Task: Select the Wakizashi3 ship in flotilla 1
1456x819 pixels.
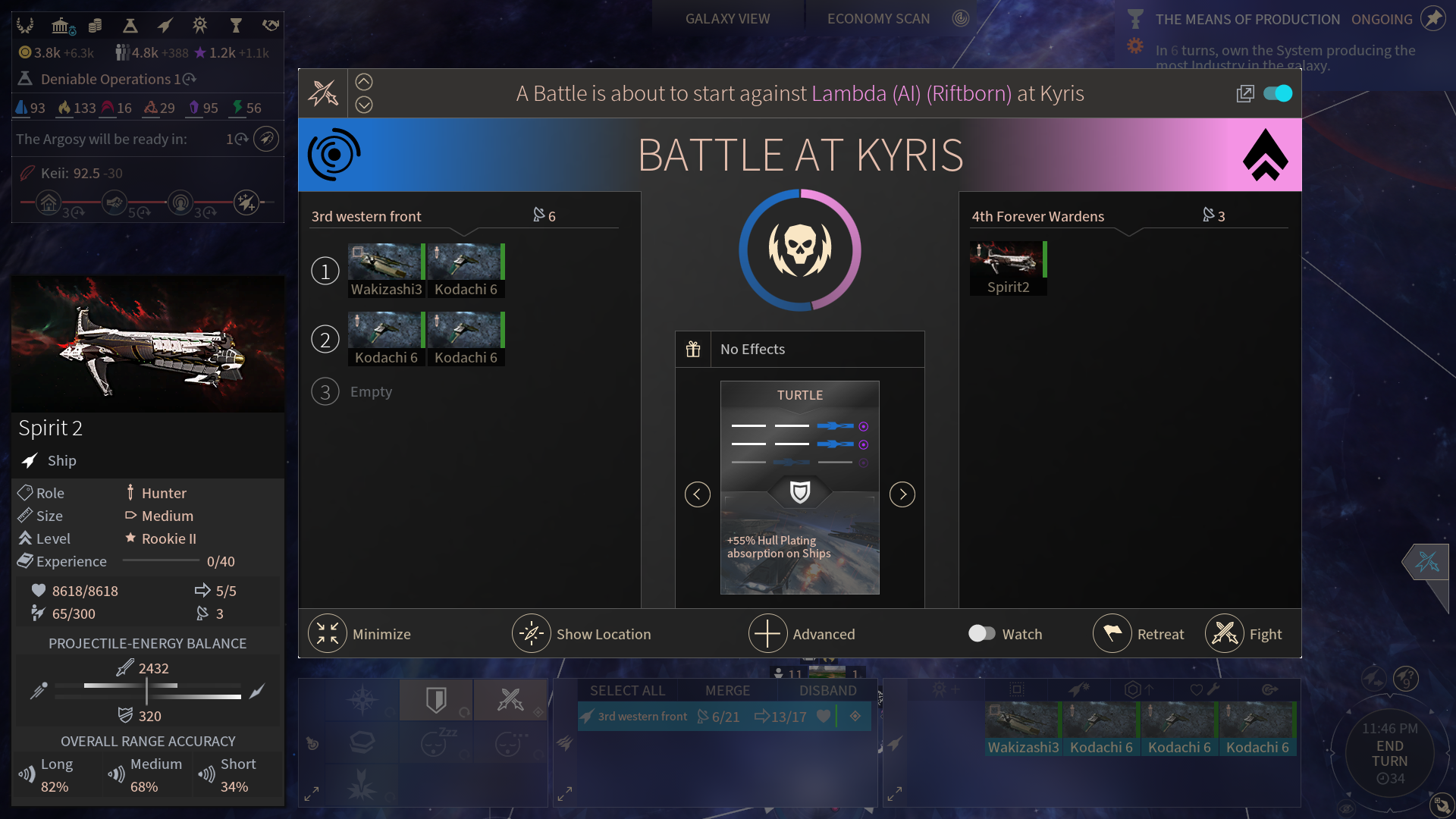Action: [386, 270]
